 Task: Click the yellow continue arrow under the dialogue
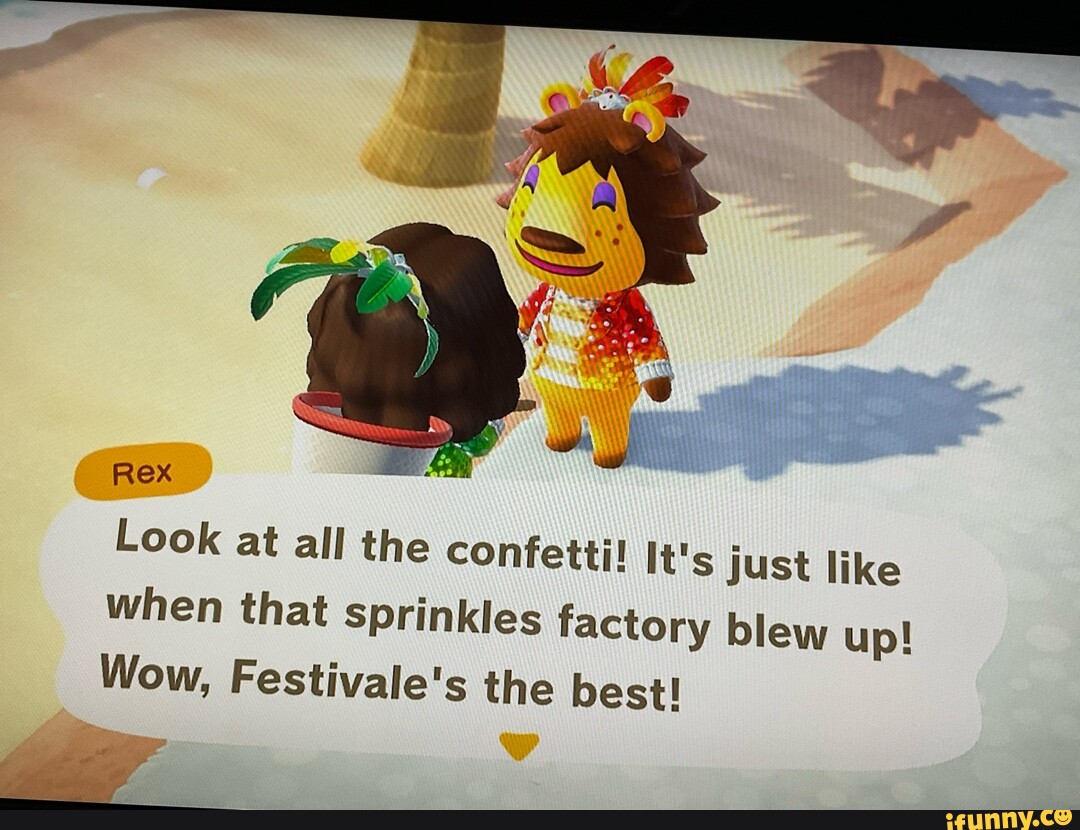[x=518, y=745]
